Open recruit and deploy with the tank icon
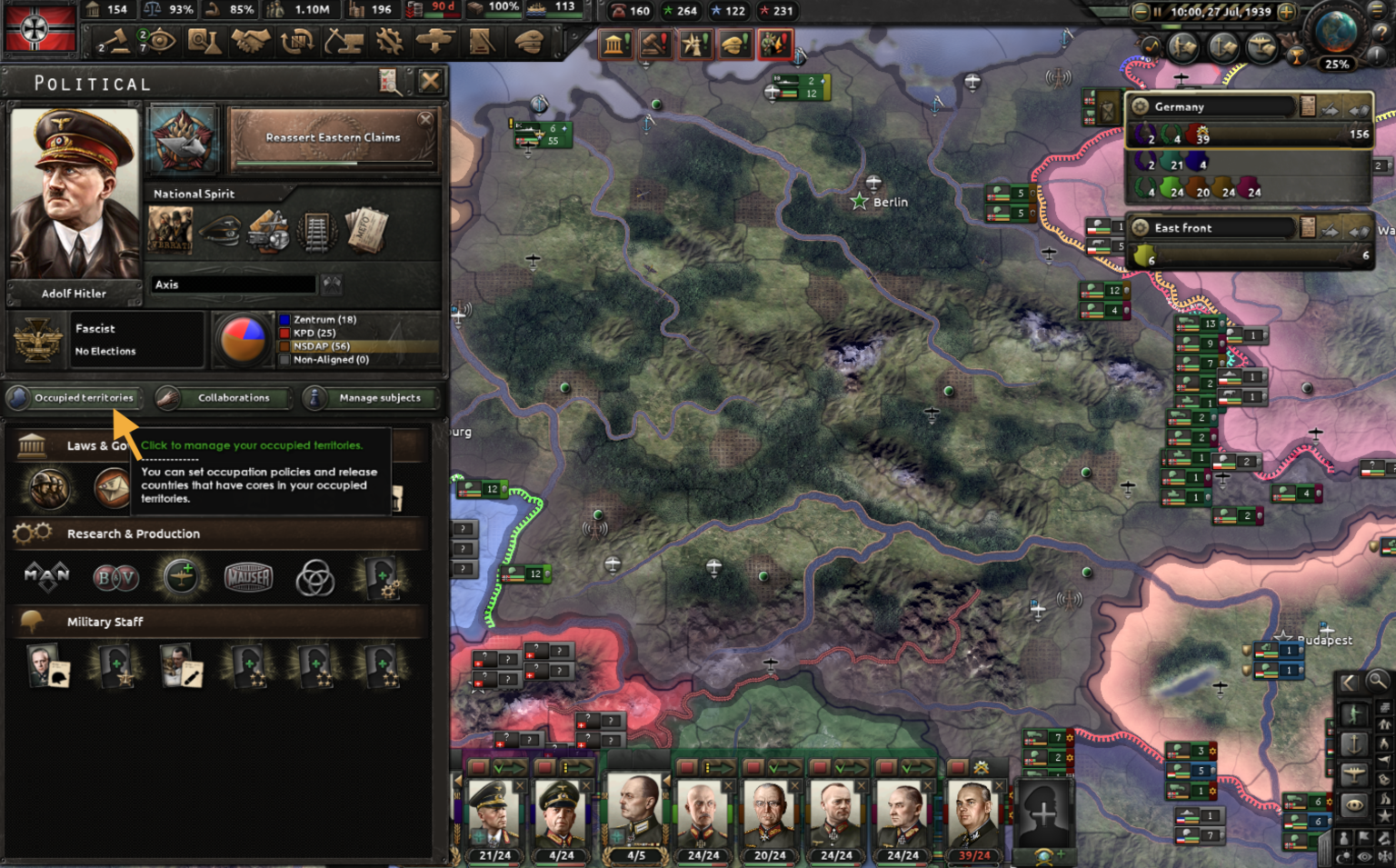Image resolution: width=1396 pixels, height=868 pixels. (x=434, y=42)
